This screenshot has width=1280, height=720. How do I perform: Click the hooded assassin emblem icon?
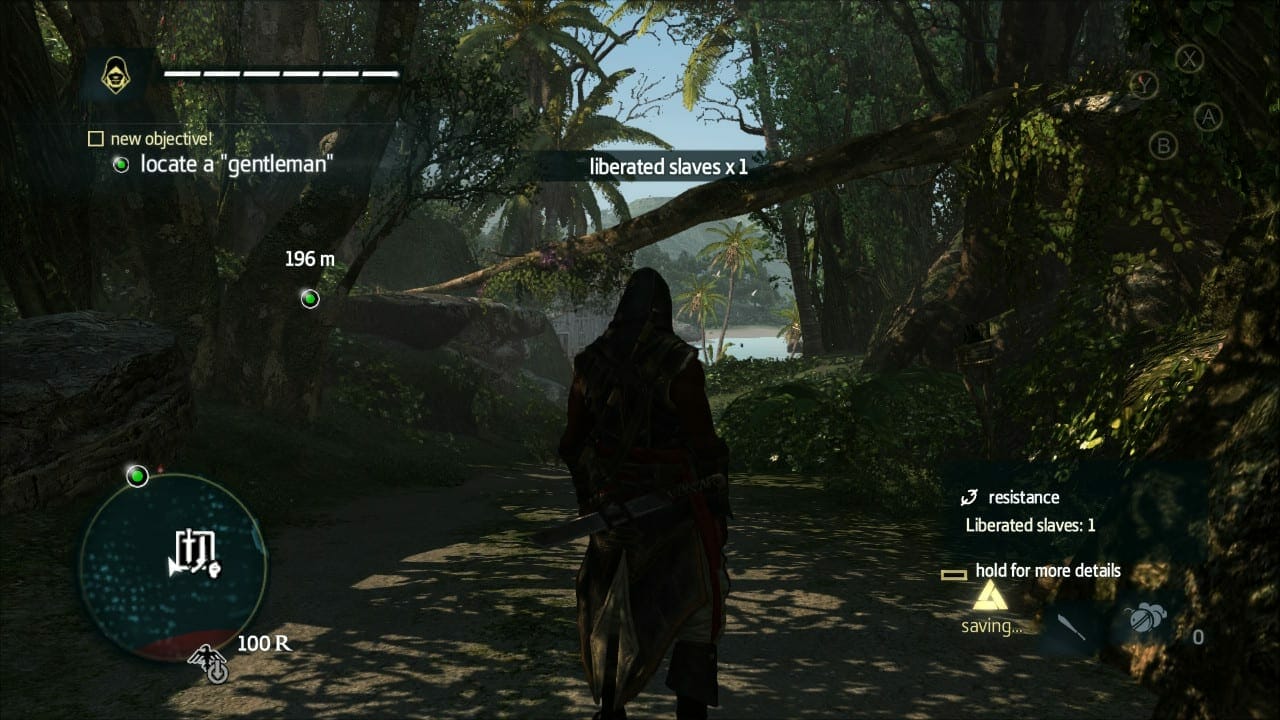117,73
